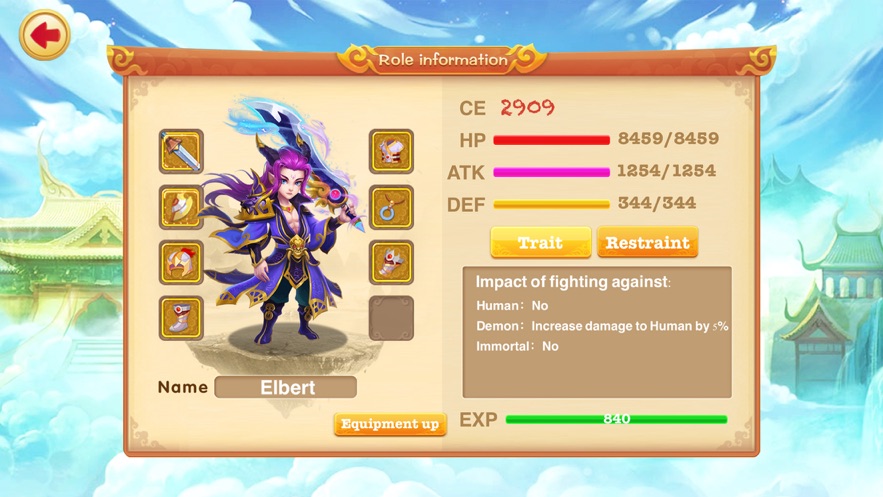Switch to the Restraint view
The width and height of the screenshot is (883, 497).
647,243
